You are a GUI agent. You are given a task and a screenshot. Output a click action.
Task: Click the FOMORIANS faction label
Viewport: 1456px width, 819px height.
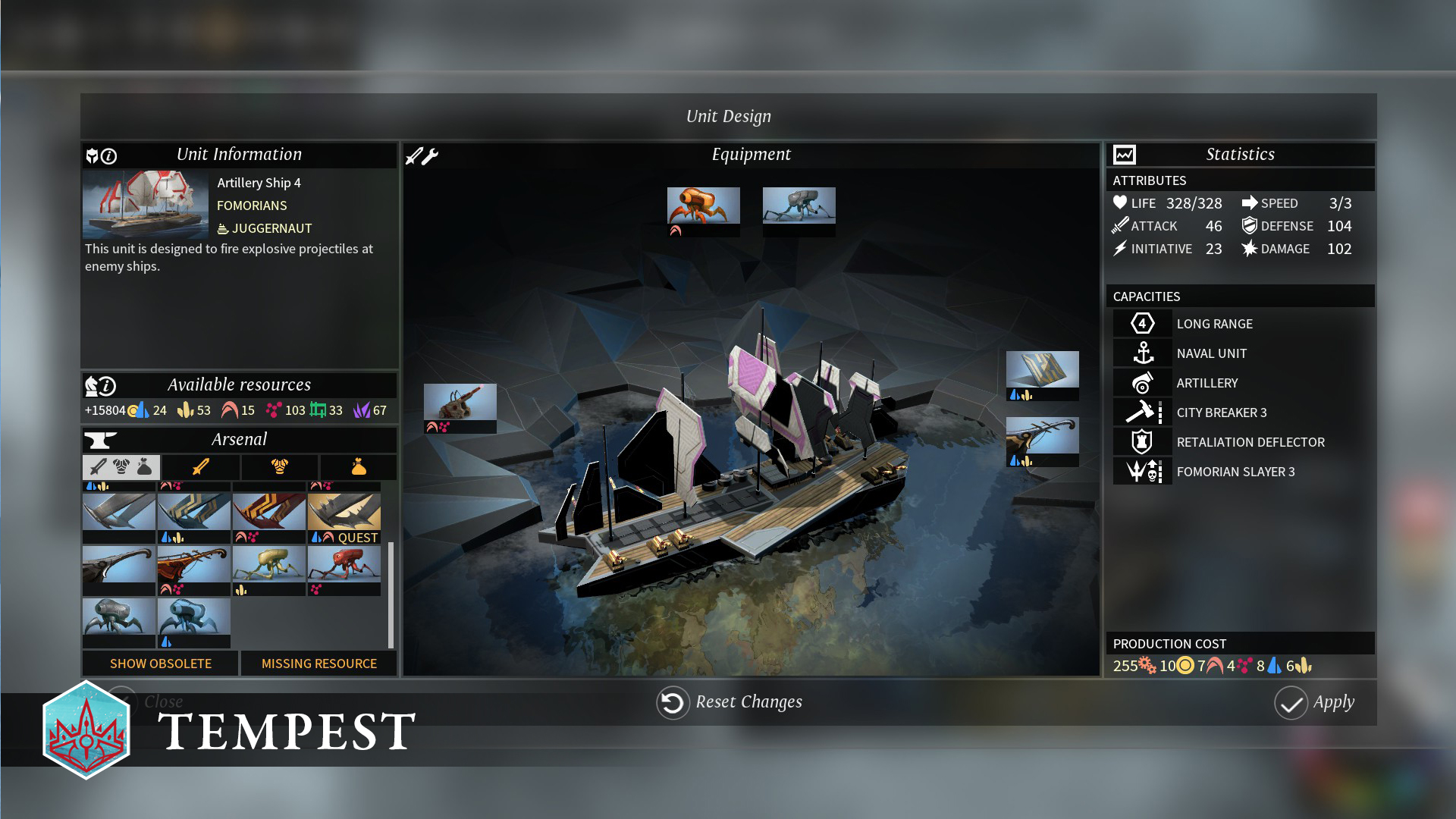251,206
